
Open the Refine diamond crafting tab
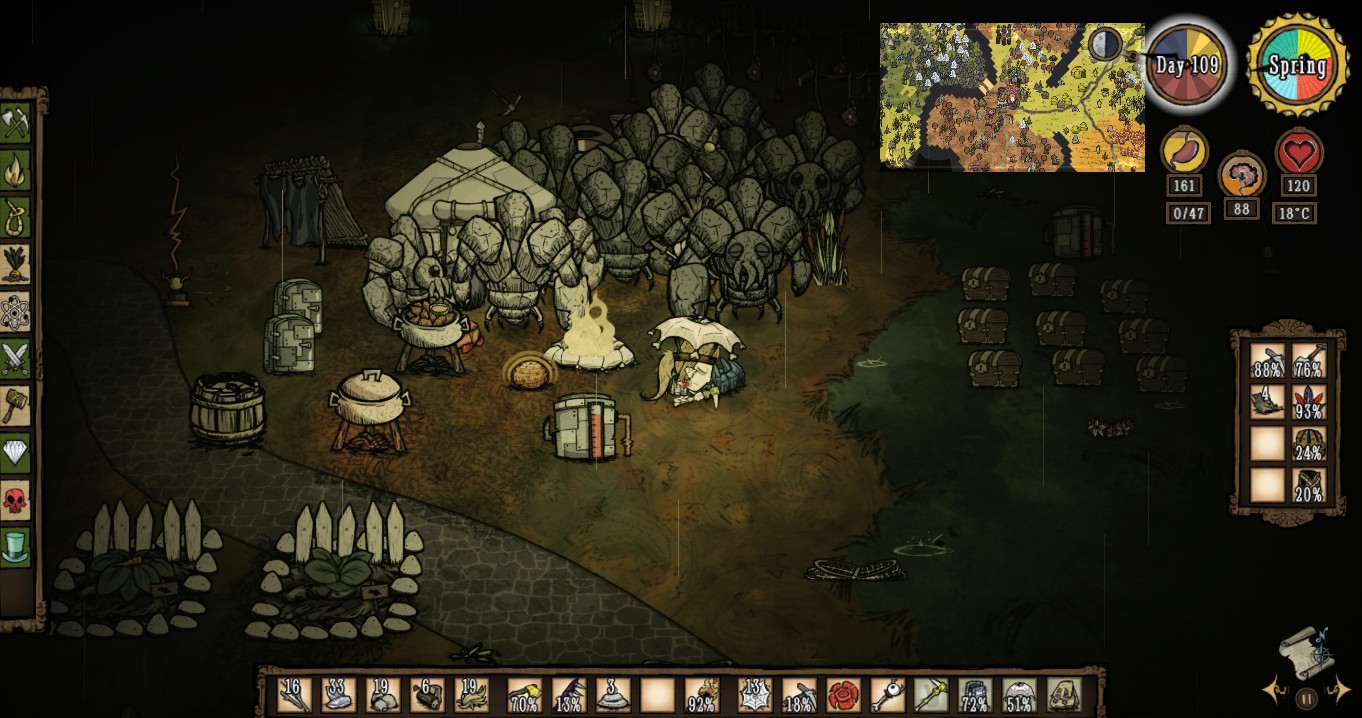(15, 452)
